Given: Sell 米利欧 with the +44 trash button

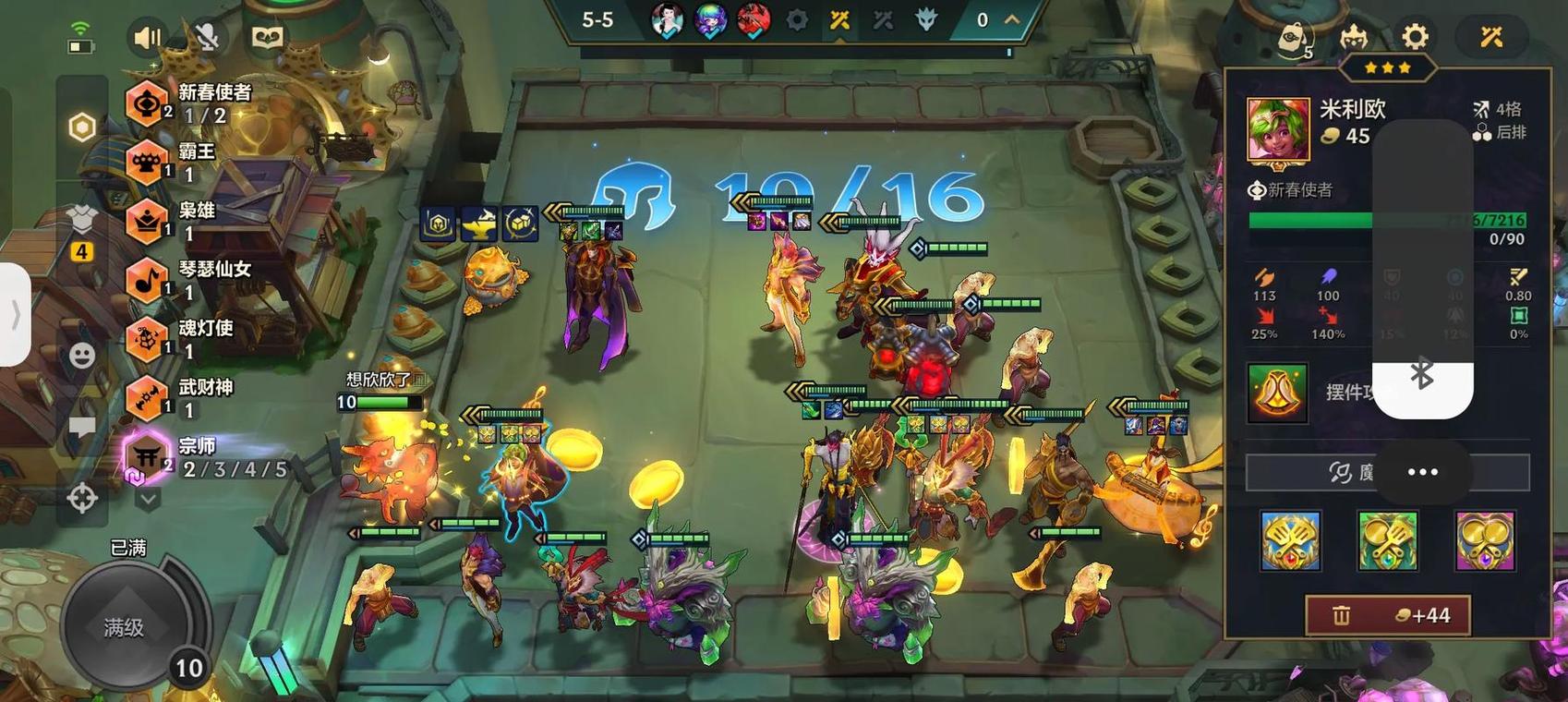Looking at the screenshot, I should [1387, 615].
